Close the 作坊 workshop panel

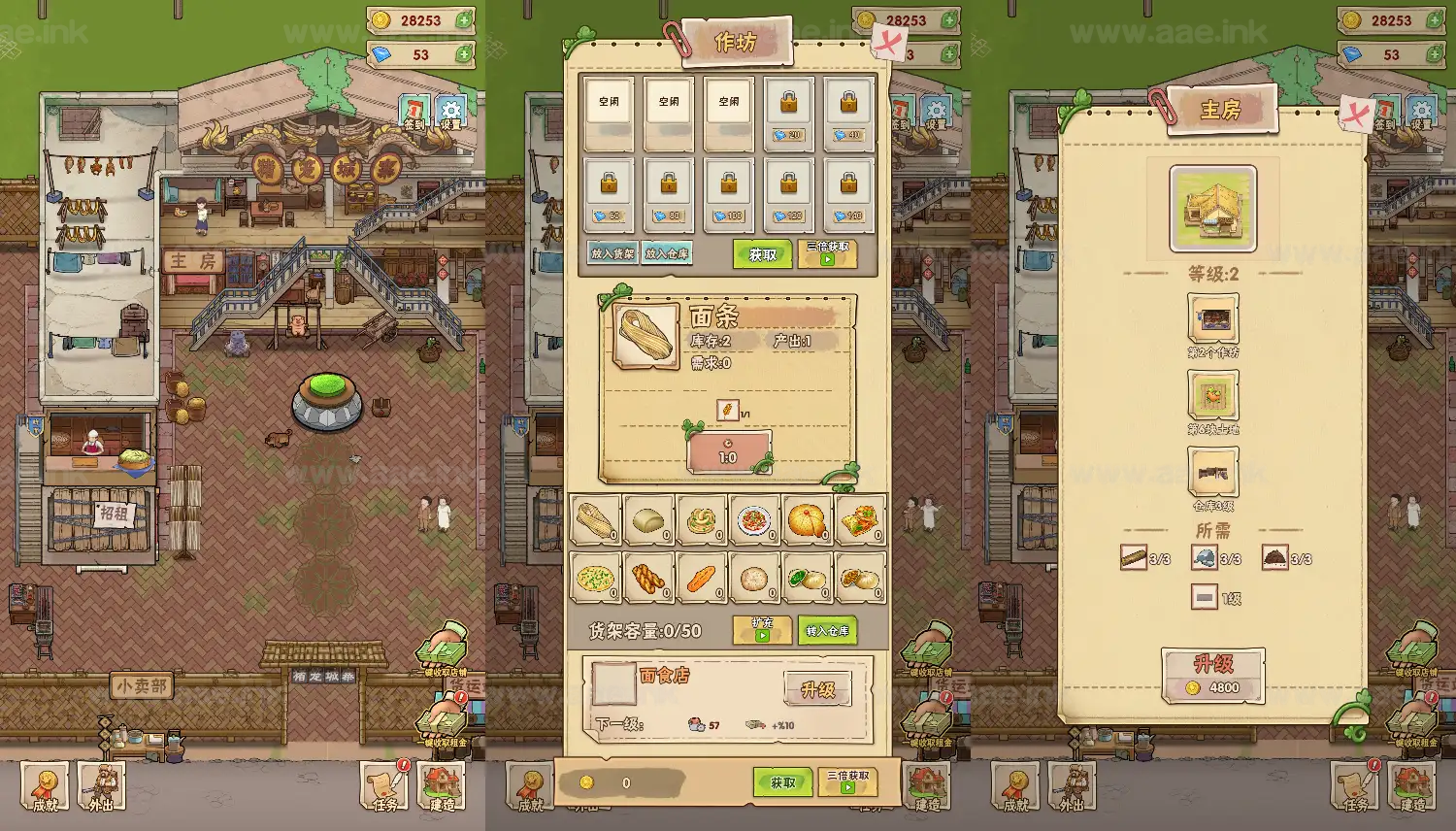(888, 42)
